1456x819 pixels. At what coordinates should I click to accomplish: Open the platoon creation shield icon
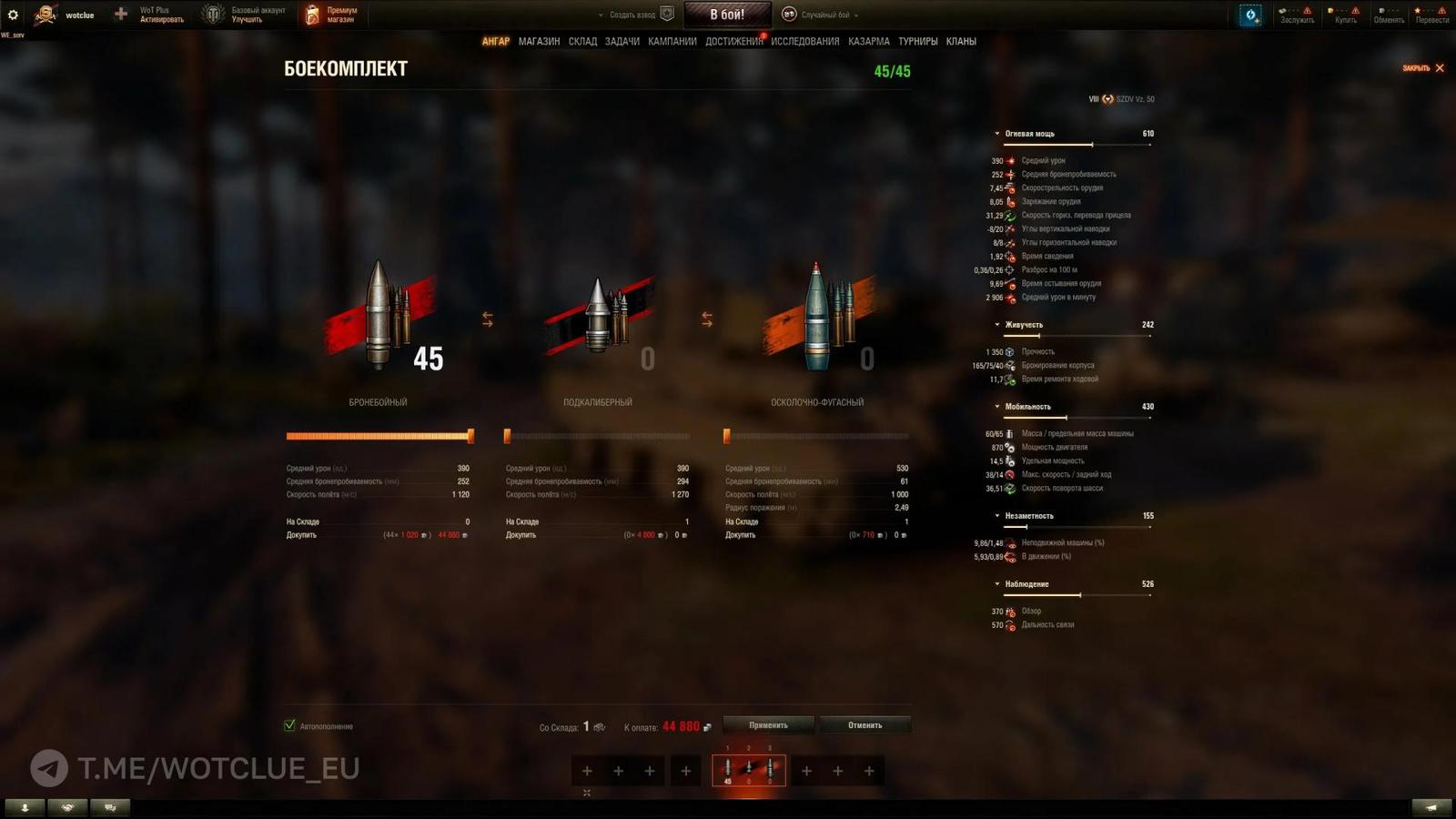coord(668,14)
